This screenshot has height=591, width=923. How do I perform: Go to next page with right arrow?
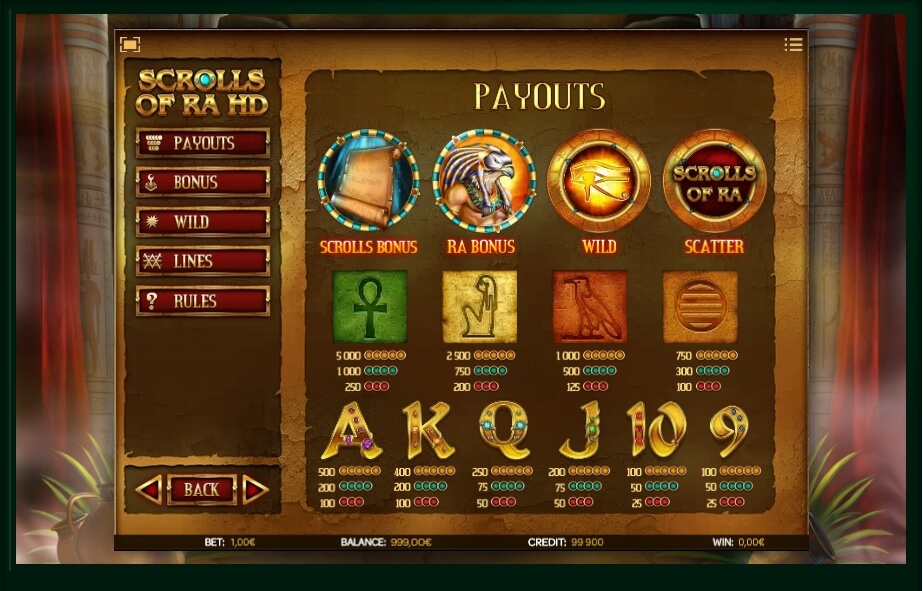click(x=255, y=489)
